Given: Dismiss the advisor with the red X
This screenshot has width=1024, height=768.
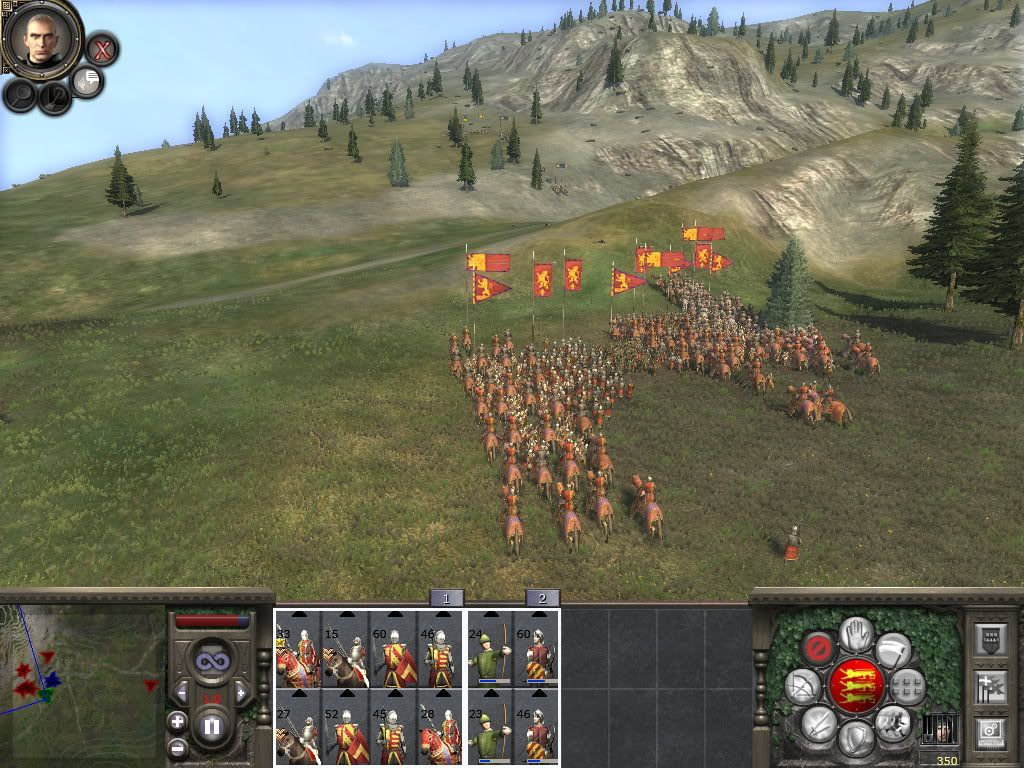Looking at the screenshot, I should pyautogui.click(x=101, y=48).
